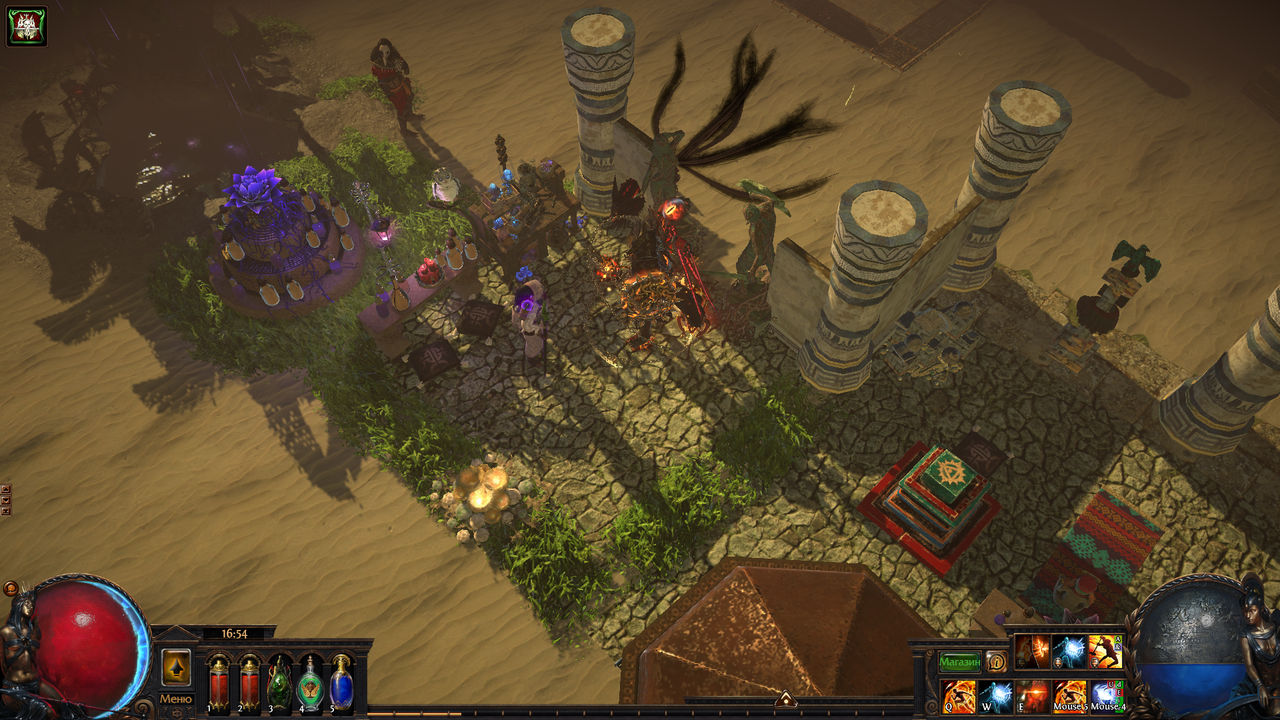
Task: Select the W blue orb skill
Action: pyautogui.click(x=996, y=696)
